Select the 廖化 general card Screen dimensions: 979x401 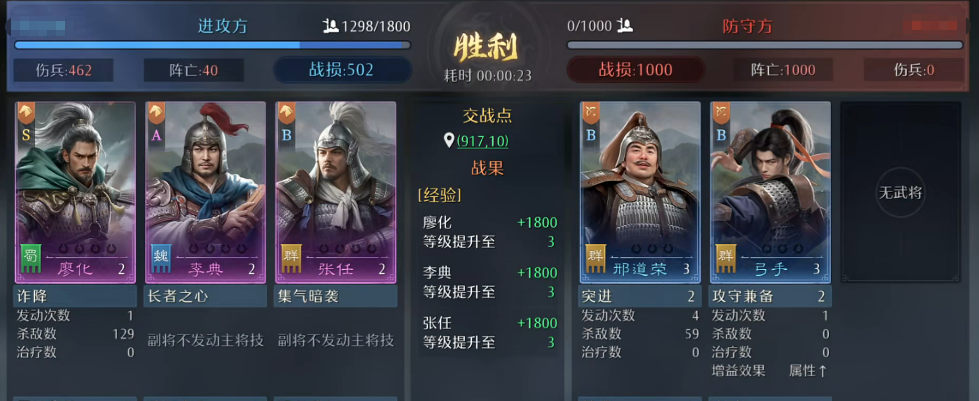[x=75, y=190]
